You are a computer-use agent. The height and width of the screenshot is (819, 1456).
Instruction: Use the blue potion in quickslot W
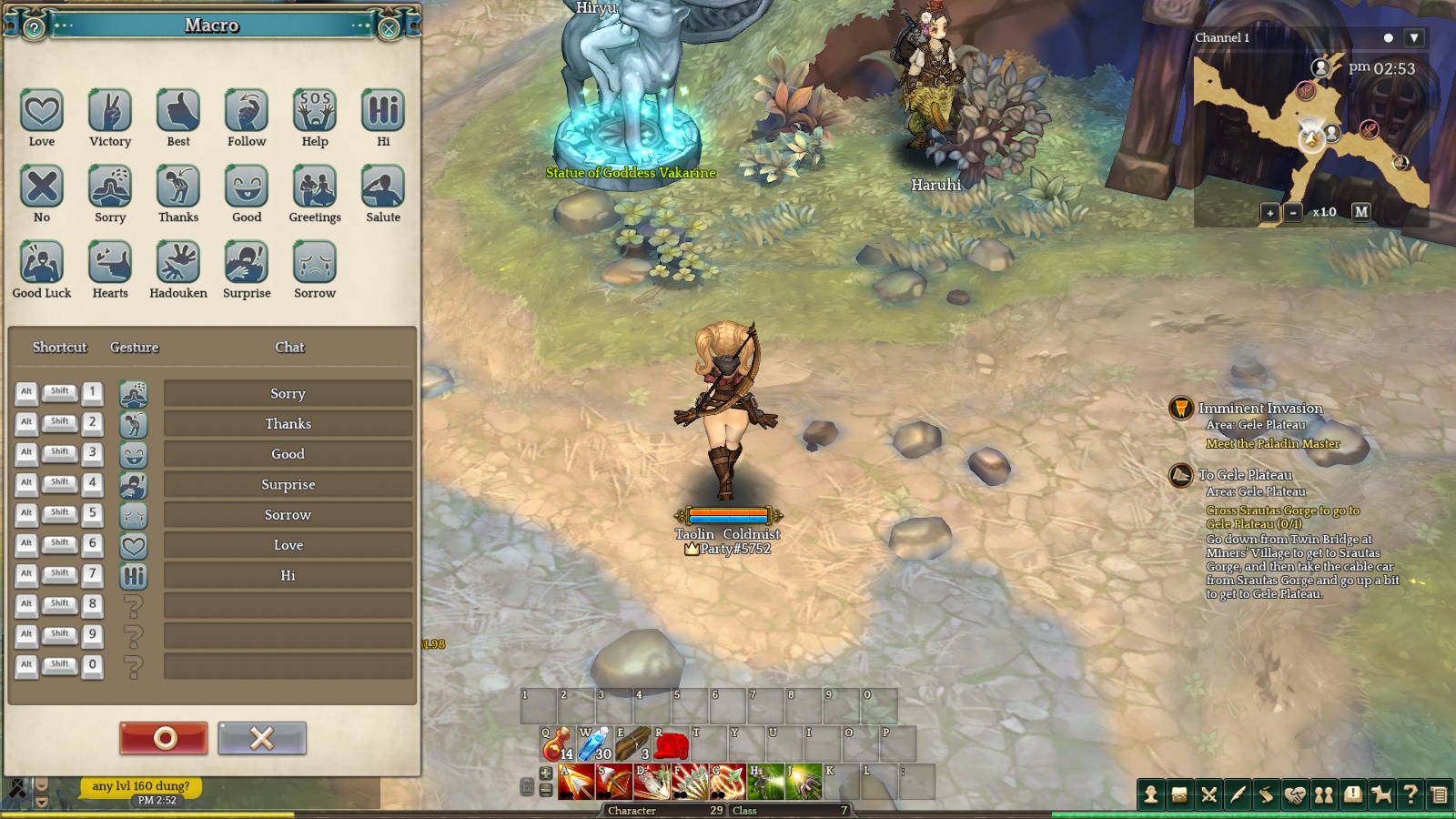(595, 744)
